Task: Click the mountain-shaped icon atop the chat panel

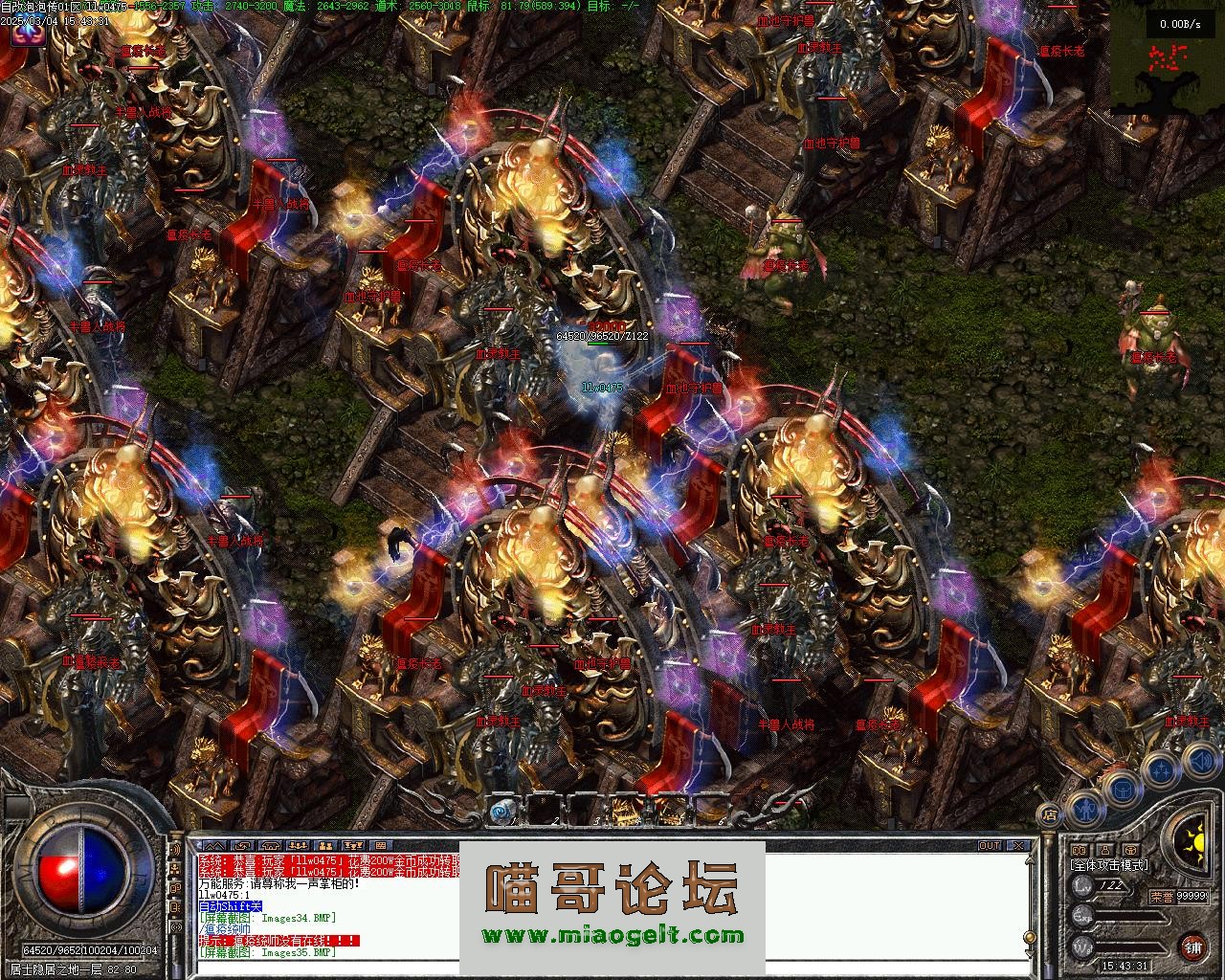Action: pyautogui.click(x=214, y=846)
